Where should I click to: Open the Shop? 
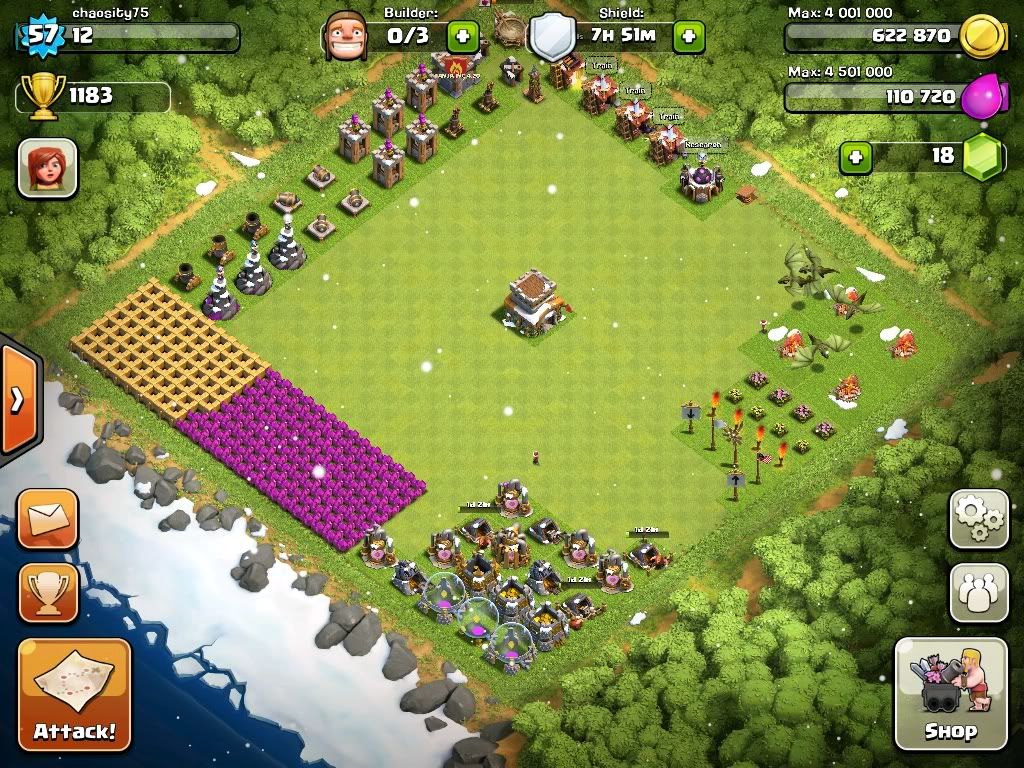[950, 693]
